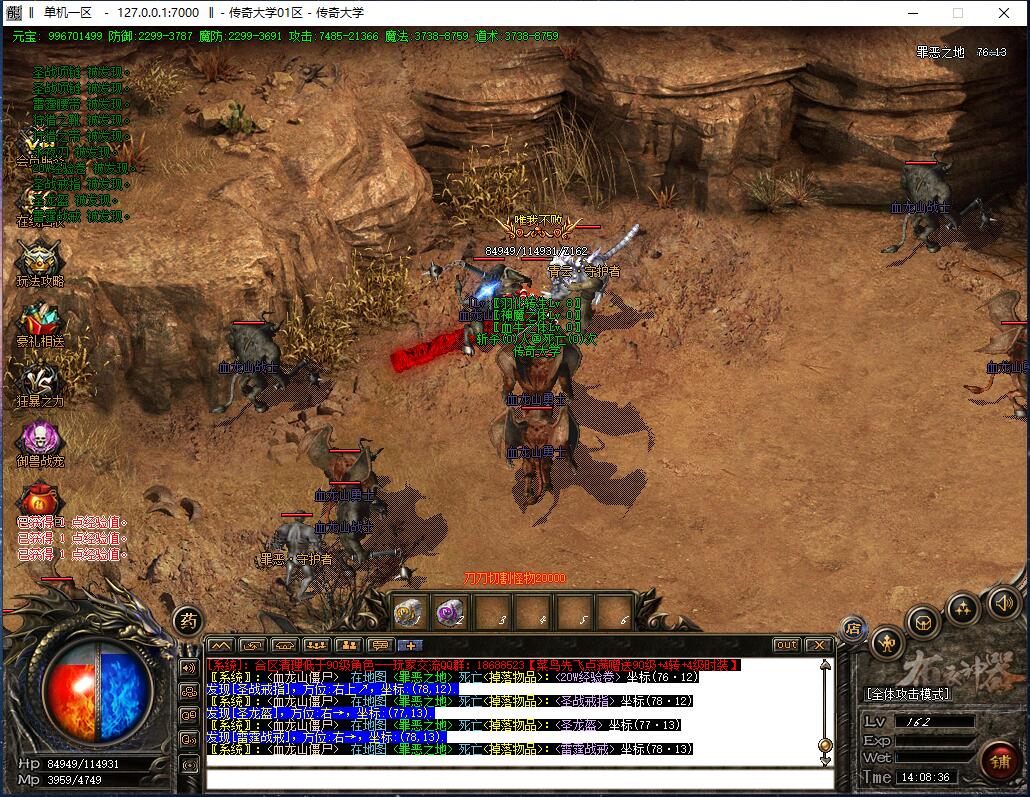
Task: Open the red 铺 stall button
Action: point(998,760)
